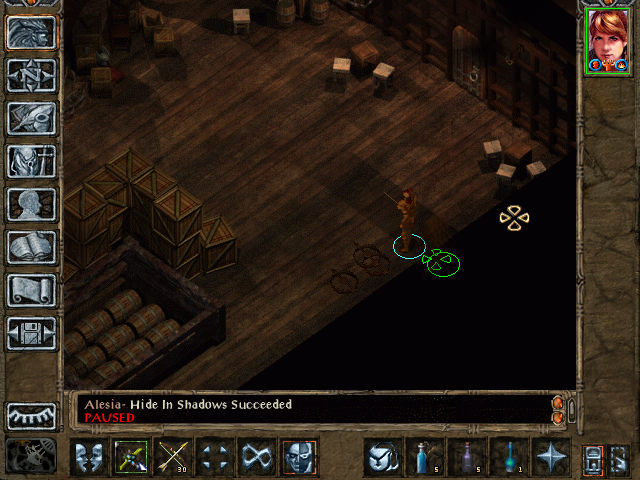This screenshot has width=640, height=480.
Task: Open special abilities with the star icon
Action: click(551, 457)
